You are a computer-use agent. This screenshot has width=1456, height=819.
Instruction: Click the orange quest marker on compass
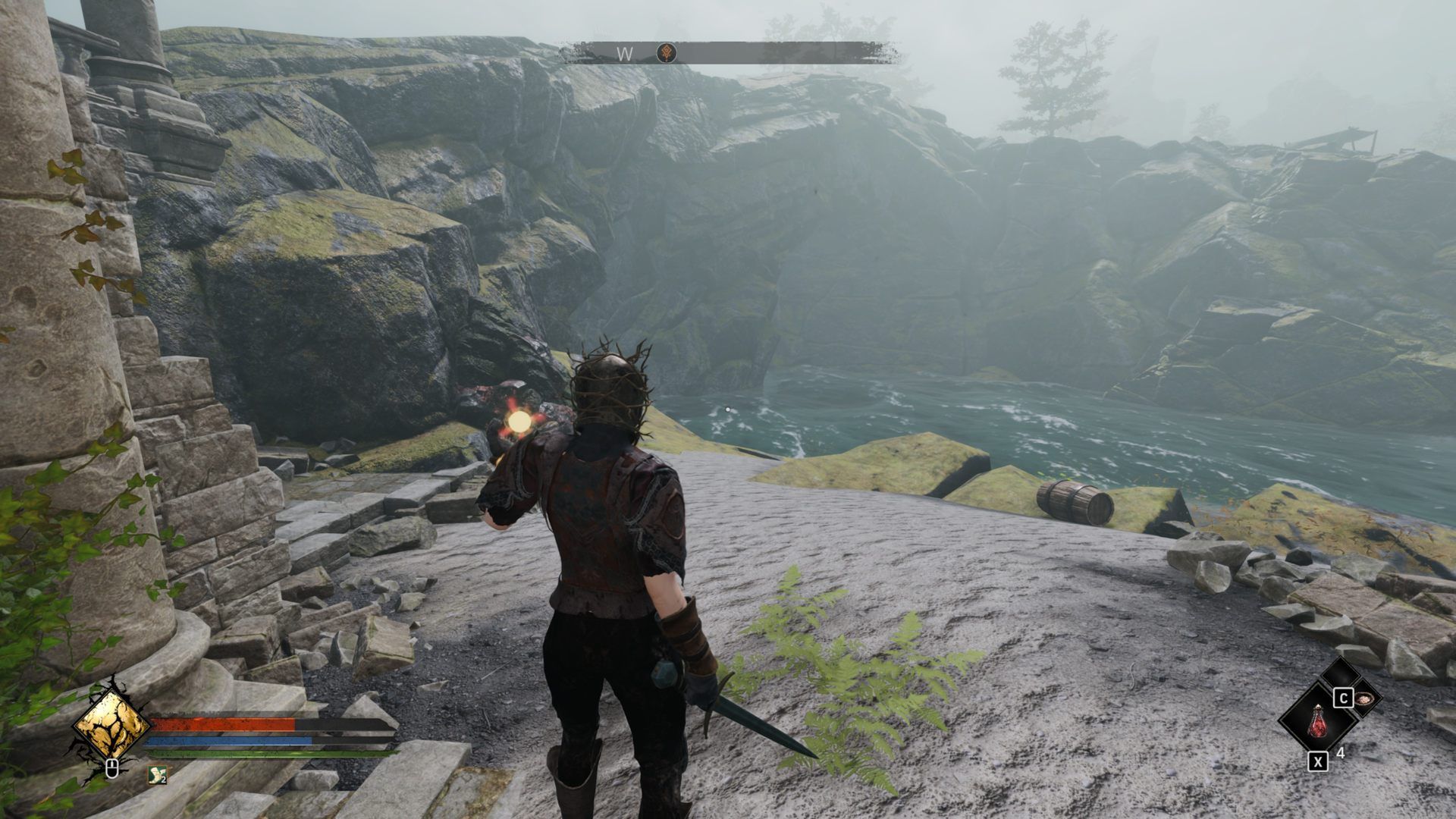click(x=666, y=53)
